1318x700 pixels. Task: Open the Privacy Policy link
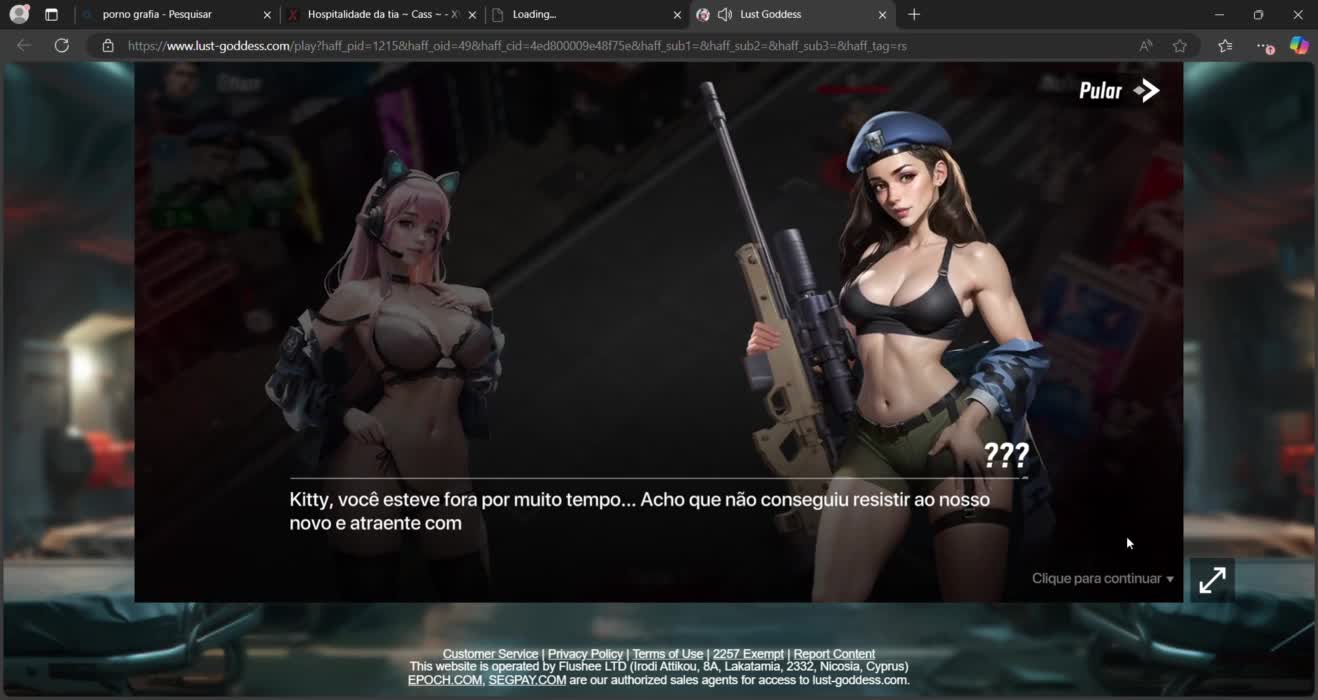tap(585, 654)
